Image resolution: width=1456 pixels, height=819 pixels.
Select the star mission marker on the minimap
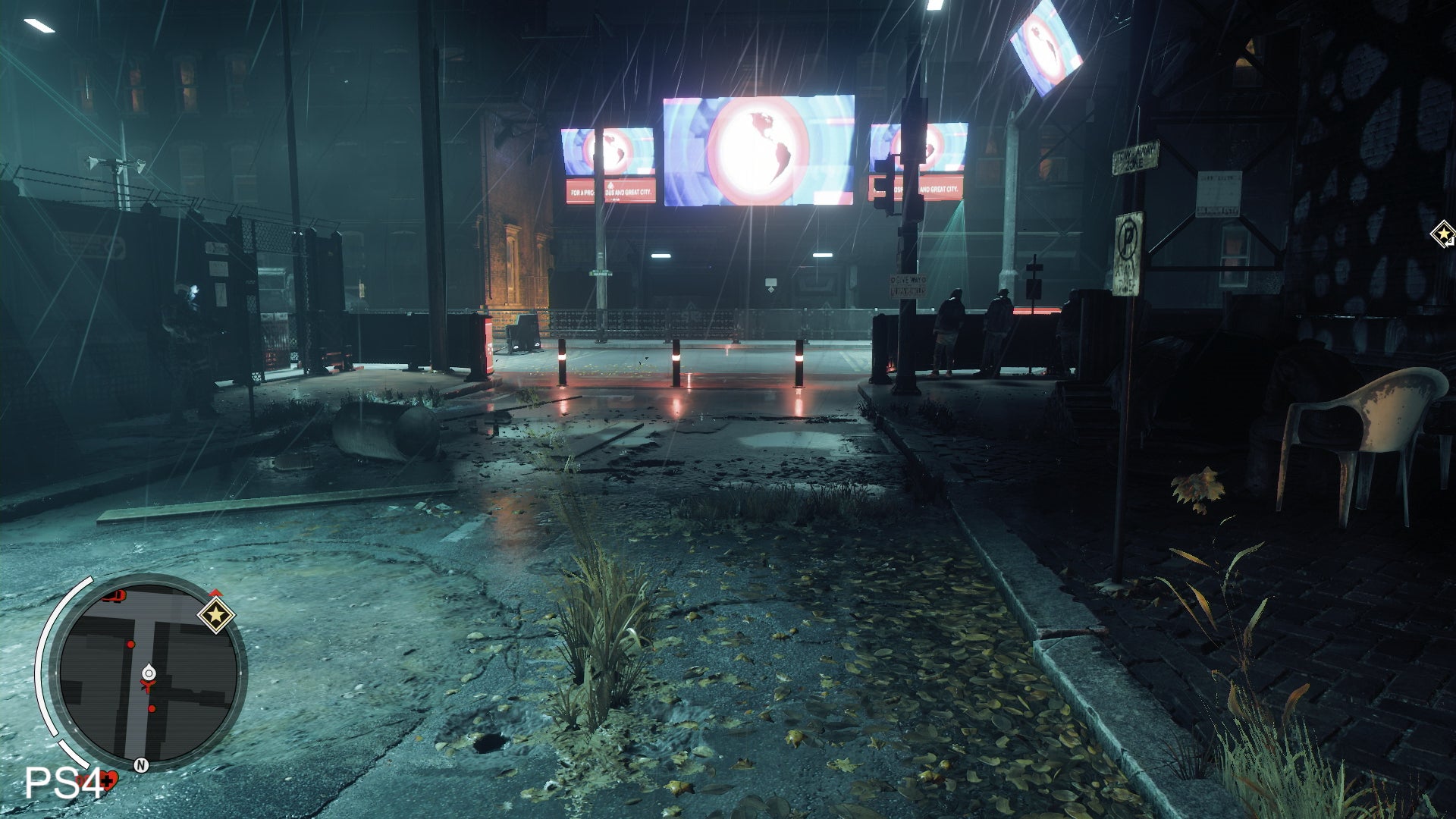(x=217, y=615)
